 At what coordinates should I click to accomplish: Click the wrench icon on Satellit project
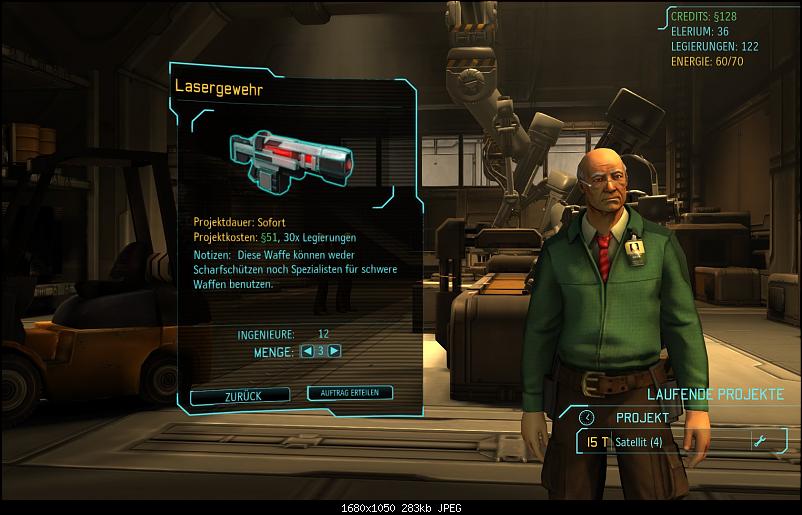[x=761, y=442]
